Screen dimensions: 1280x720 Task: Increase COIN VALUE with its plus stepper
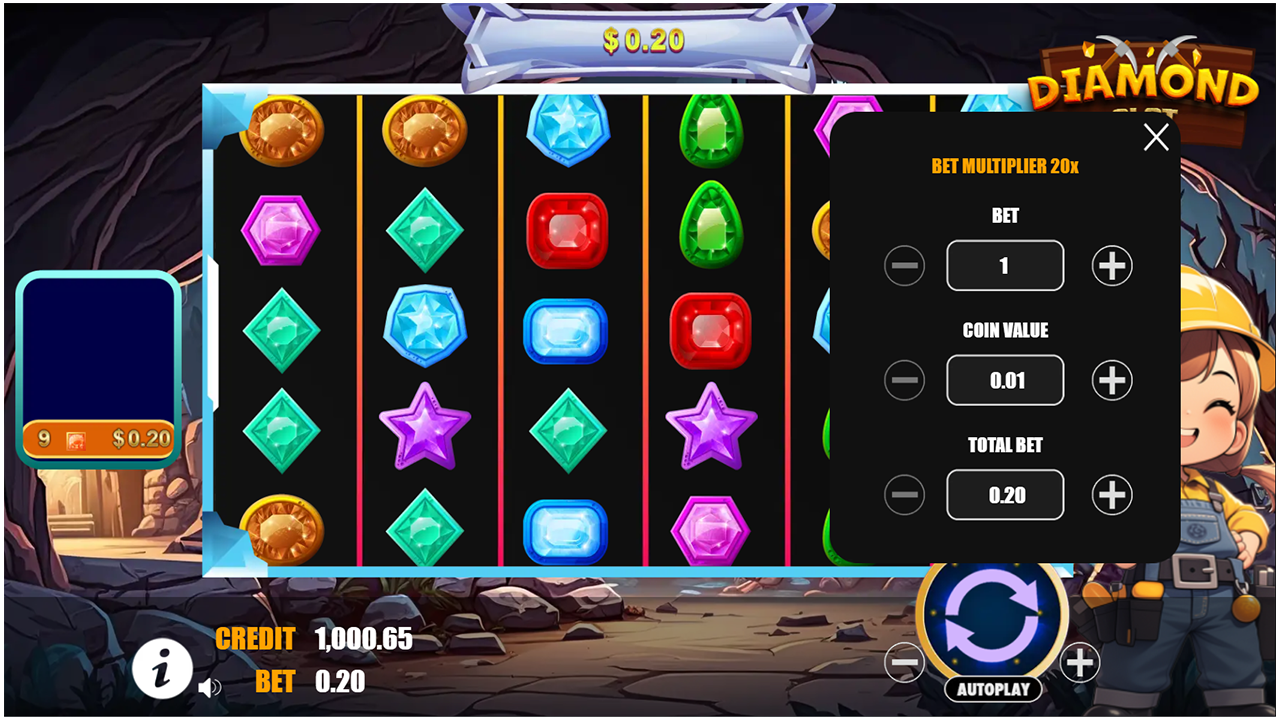pyautogui.click(x=1110, y=380)
